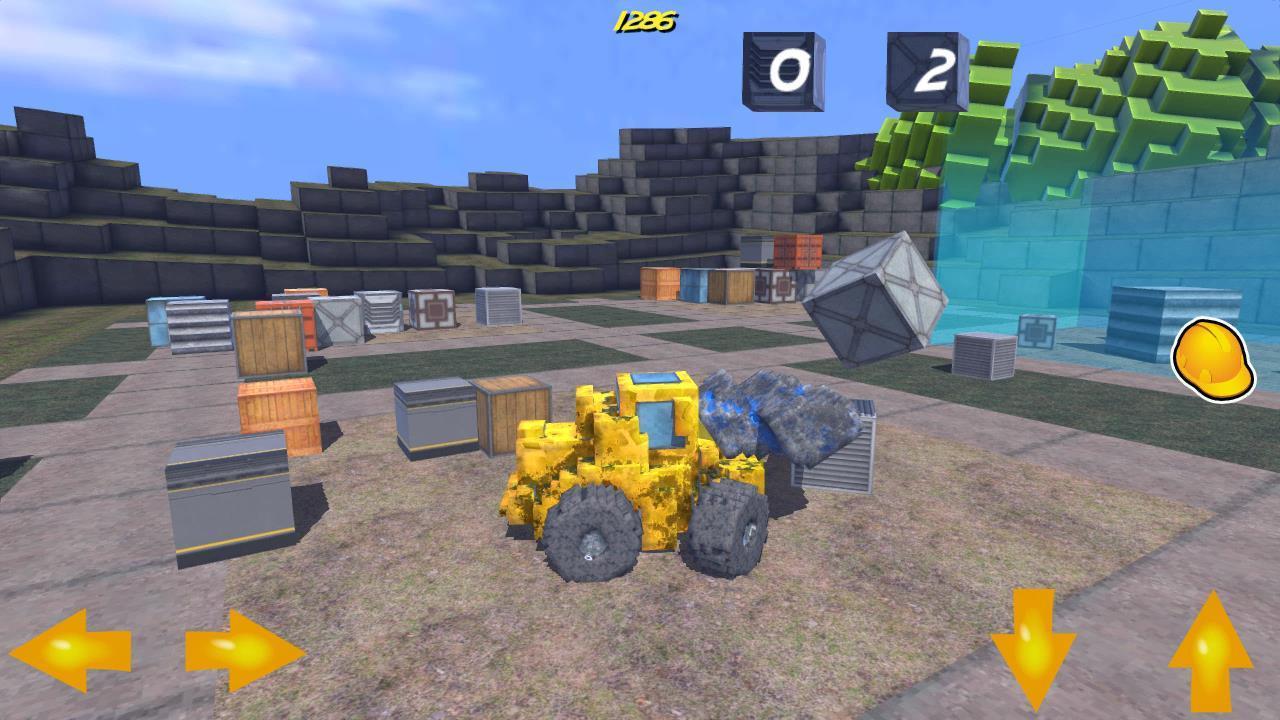Viewport: 1280px width, 720px height.
Task: Select the counter block showing 0
Action: 782,72
